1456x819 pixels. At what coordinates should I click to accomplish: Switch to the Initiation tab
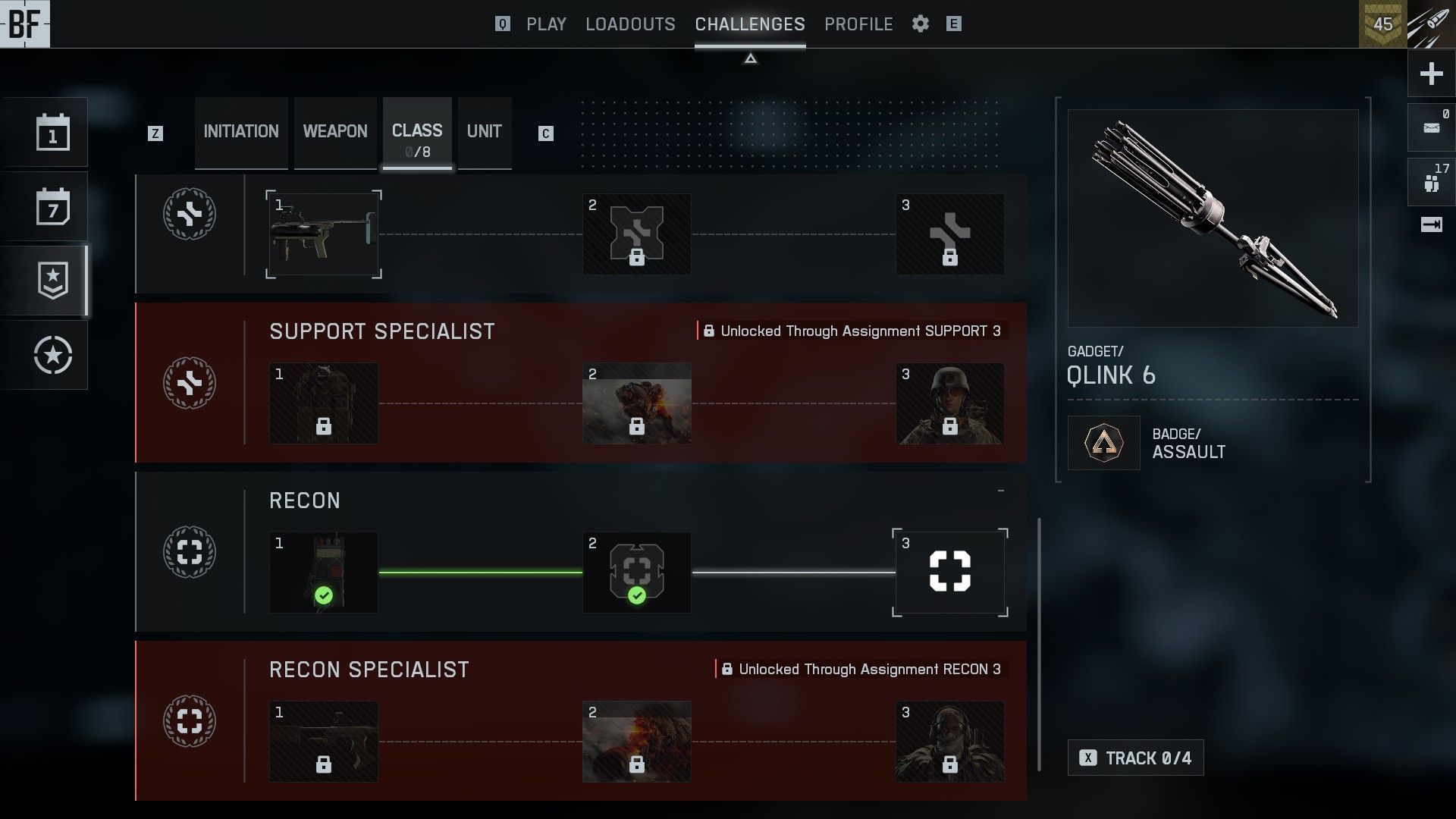point(241,132)
